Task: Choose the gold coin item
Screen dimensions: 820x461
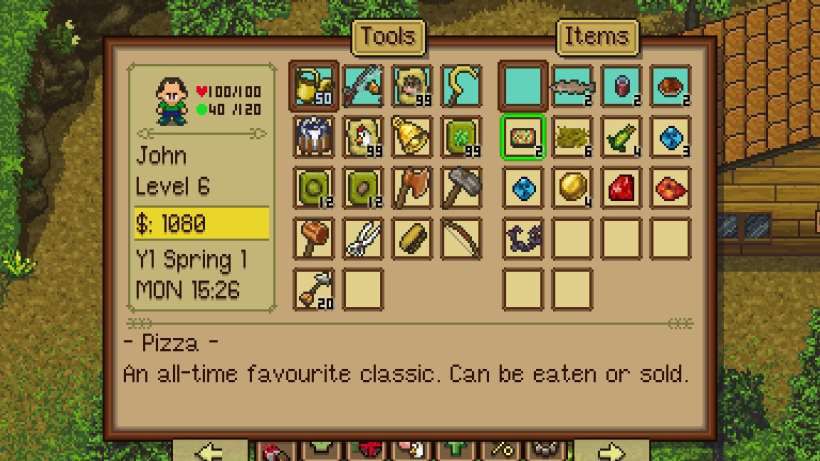Action: (x=572, y=187)
